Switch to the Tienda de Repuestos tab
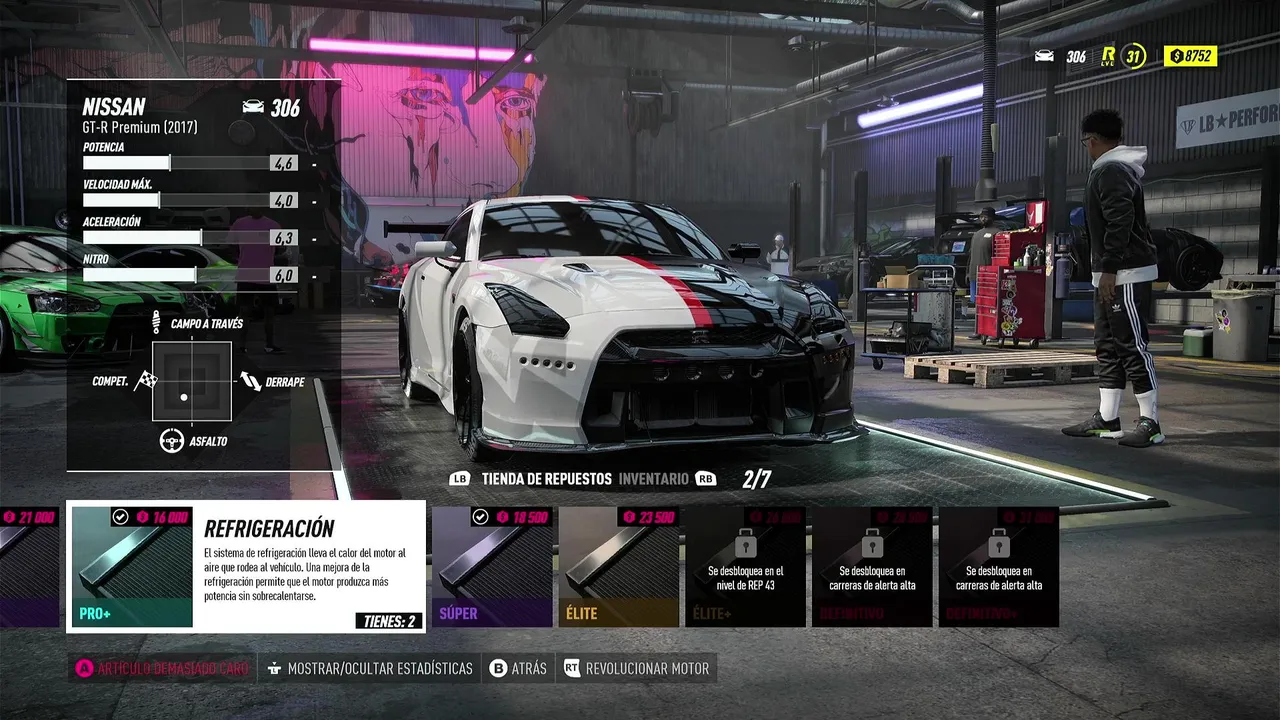Viewport: 1280px width, 720px height. (546, 479)
